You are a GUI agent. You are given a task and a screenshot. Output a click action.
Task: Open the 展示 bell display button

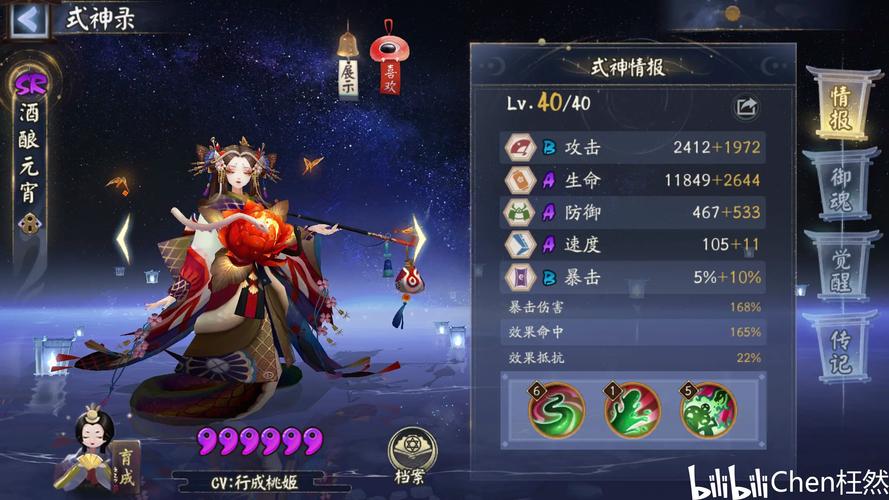coord(348,66)
